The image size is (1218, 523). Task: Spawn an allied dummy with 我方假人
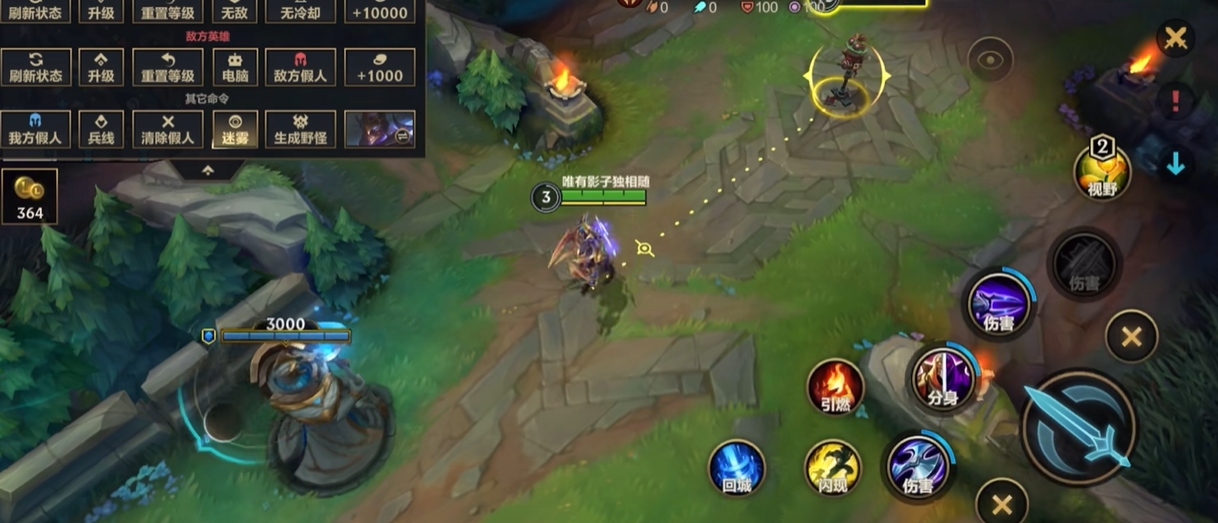point(36,129)
